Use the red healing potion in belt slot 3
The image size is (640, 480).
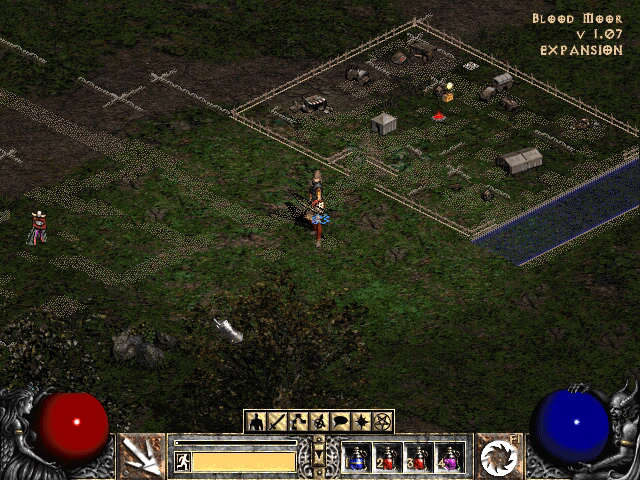pos(419,458)
